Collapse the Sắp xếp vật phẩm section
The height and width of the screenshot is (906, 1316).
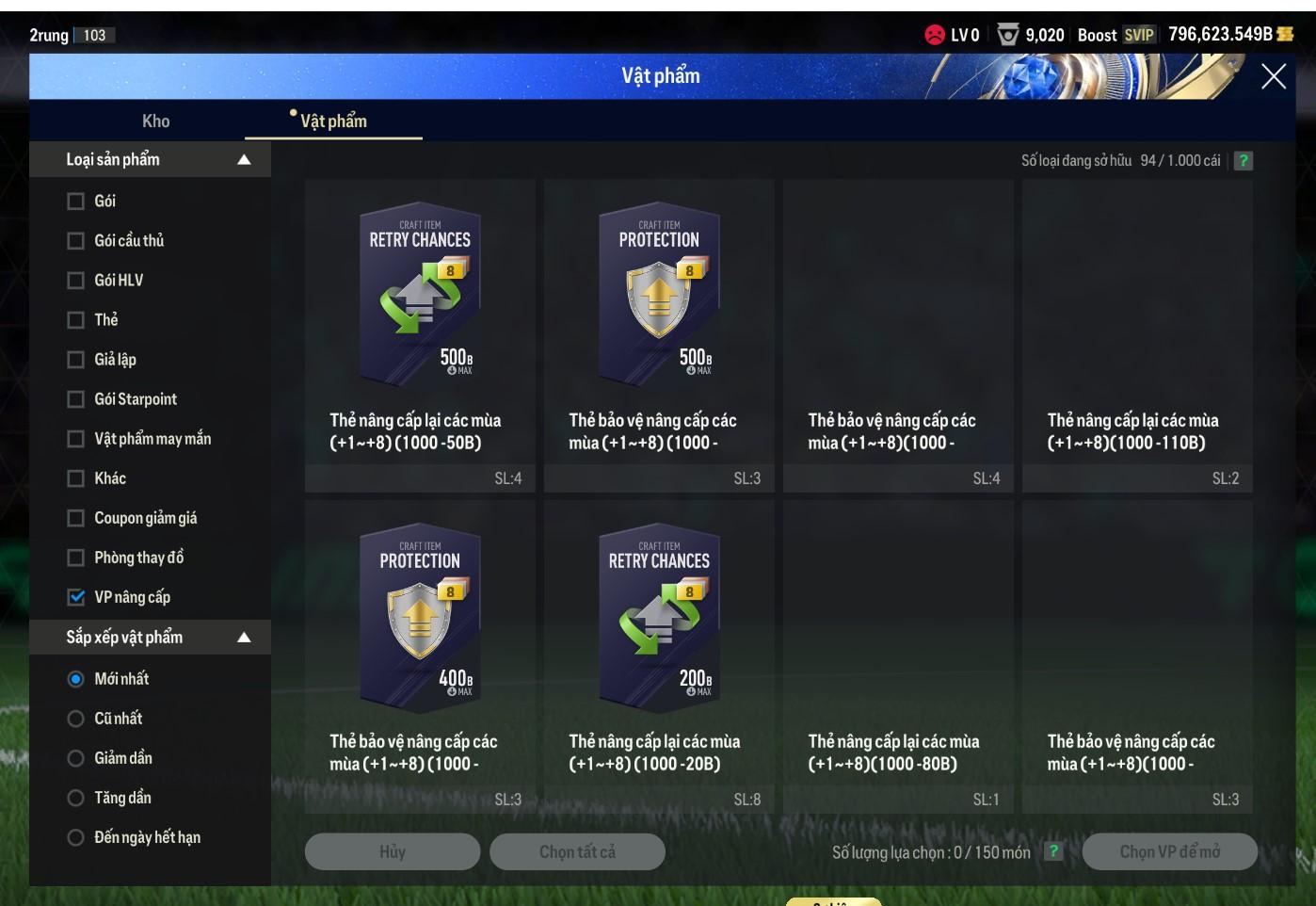244,638
